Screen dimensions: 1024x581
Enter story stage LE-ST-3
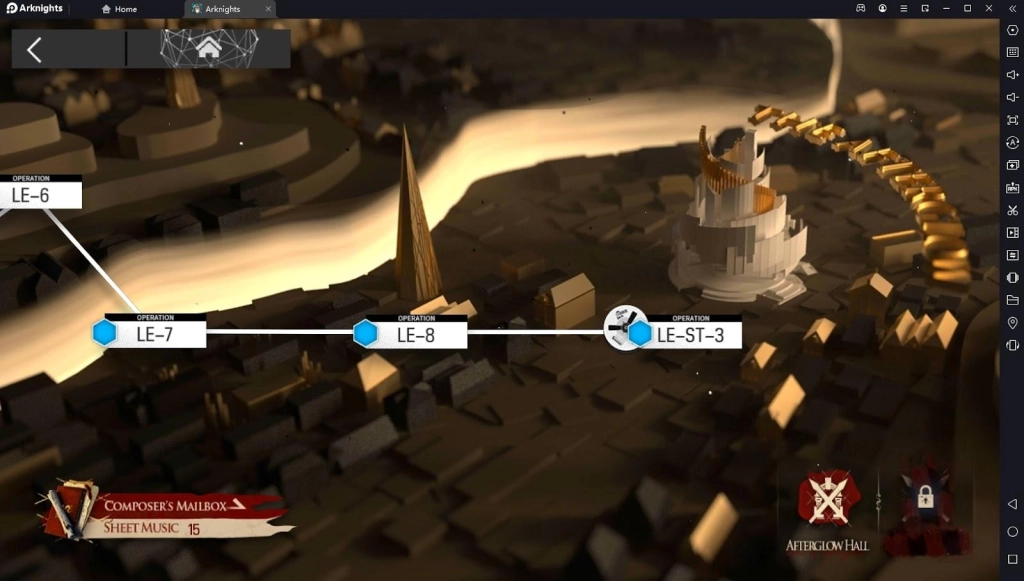click(x=688, y=334)
